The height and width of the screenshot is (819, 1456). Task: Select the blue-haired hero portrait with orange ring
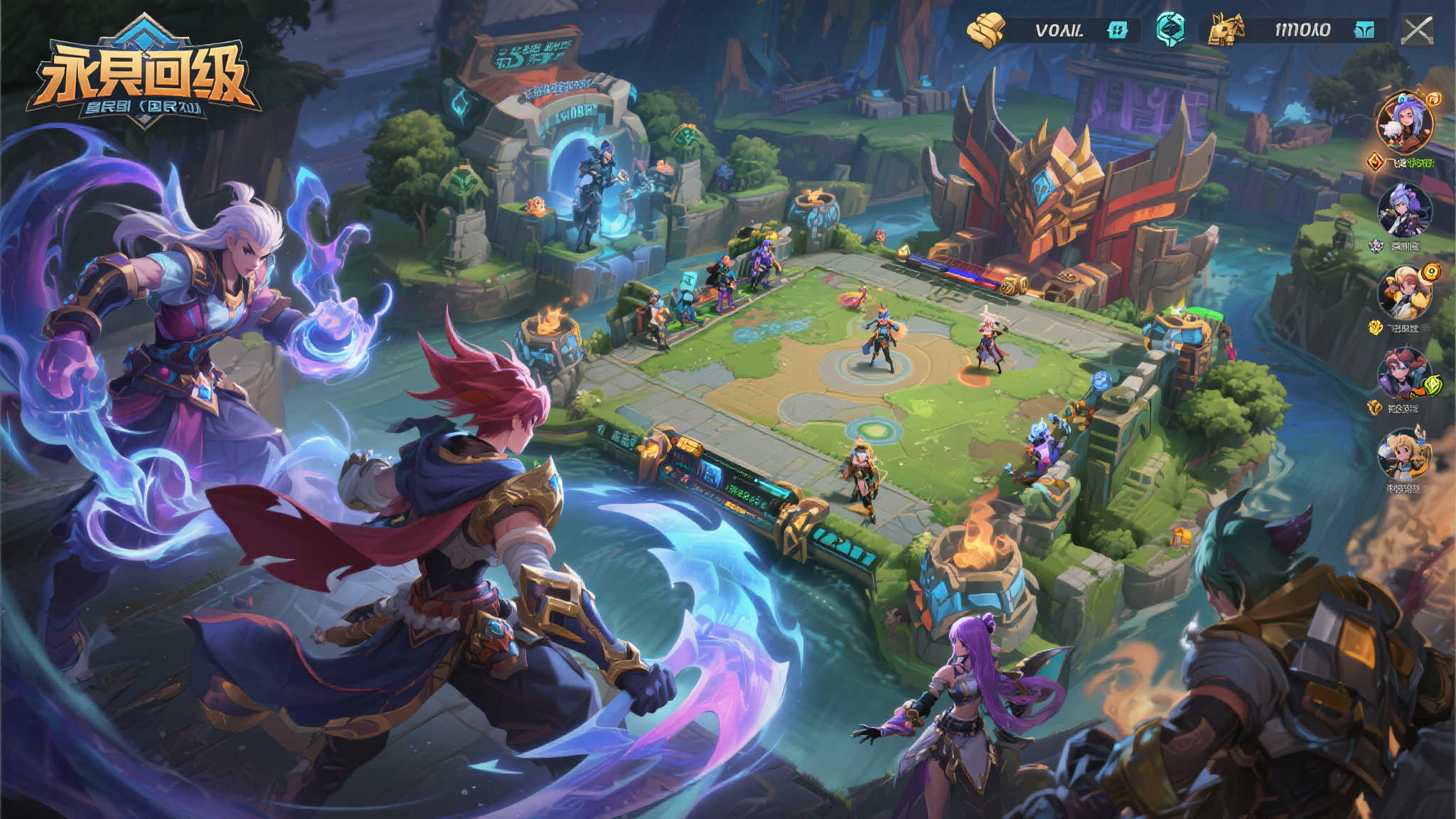pyautogui.click(x=1405, y=122)
